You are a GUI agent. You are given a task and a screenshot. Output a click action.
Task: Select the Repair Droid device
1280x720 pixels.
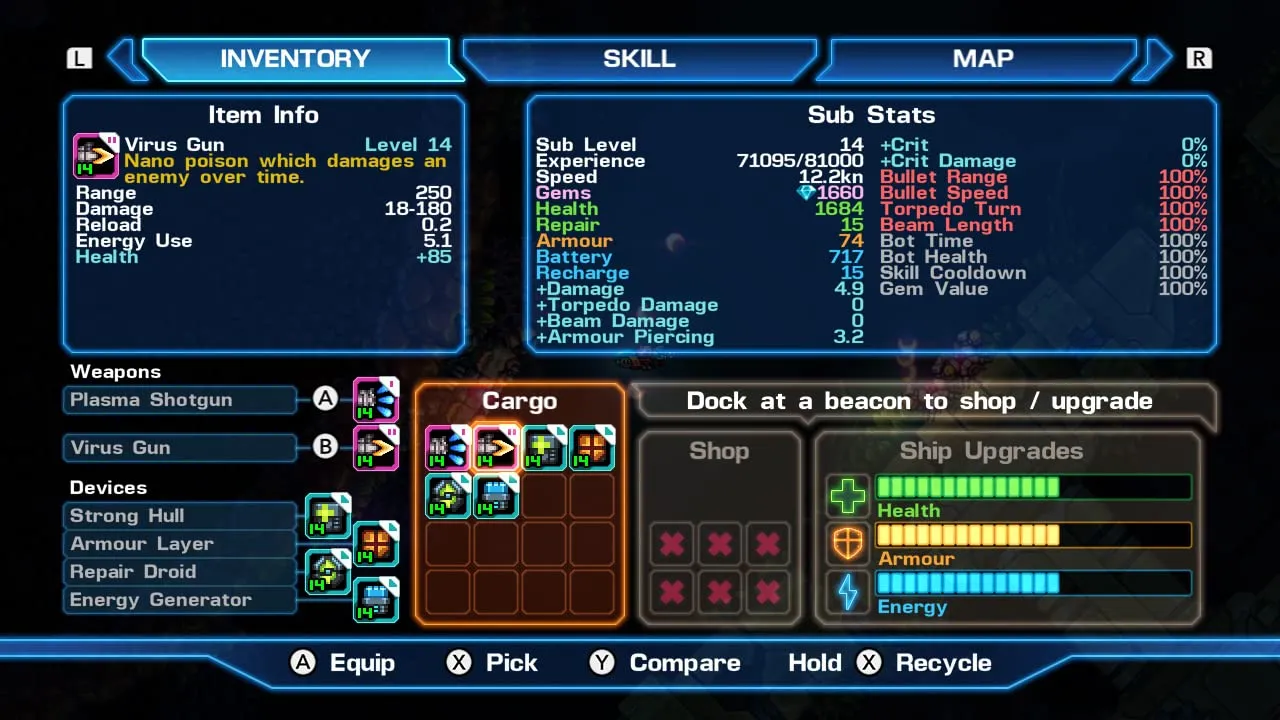pyautogui.click(x=180, y=572)
